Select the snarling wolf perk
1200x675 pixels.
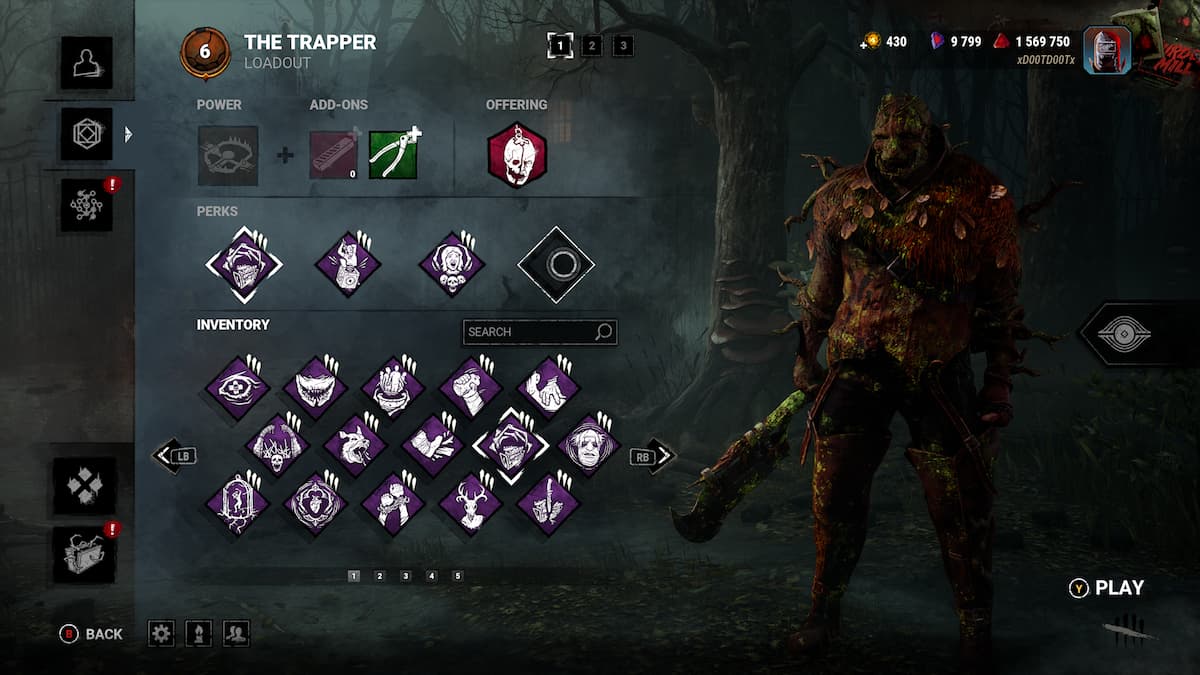click(x=355, y=444)
